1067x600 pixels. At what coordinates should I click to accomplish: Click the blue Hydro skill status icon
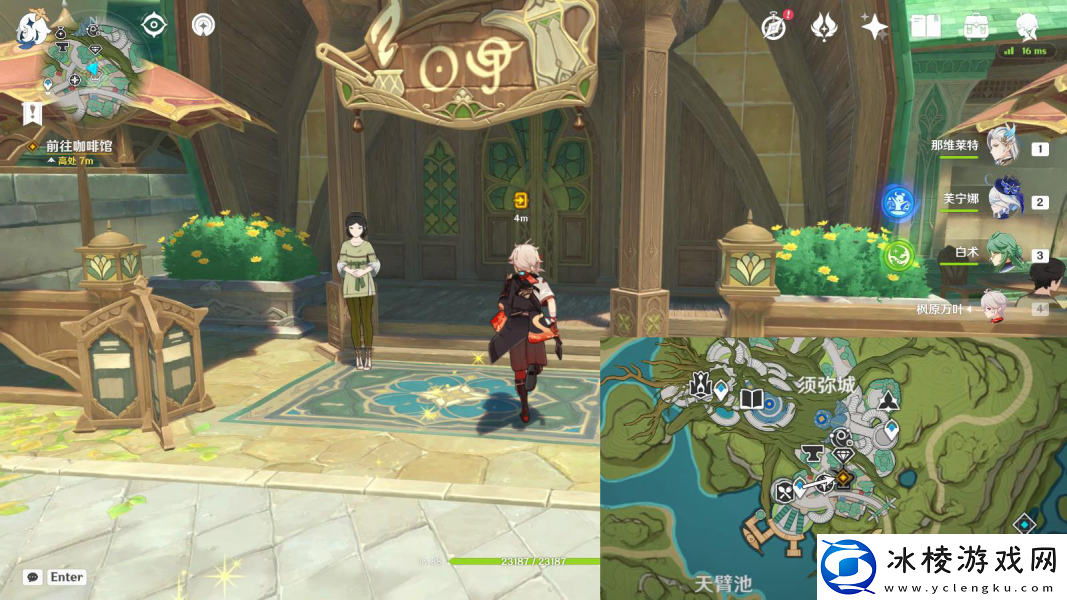tap(898, 203)
